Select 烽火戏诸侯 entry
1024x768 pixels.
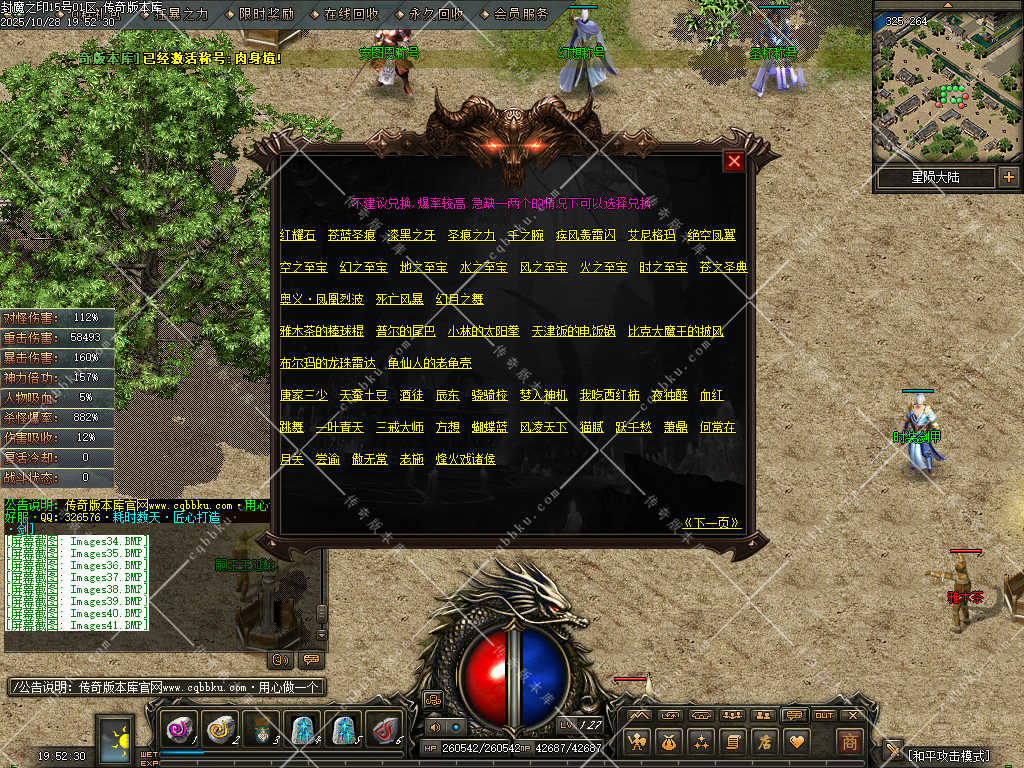coord(465,458)
